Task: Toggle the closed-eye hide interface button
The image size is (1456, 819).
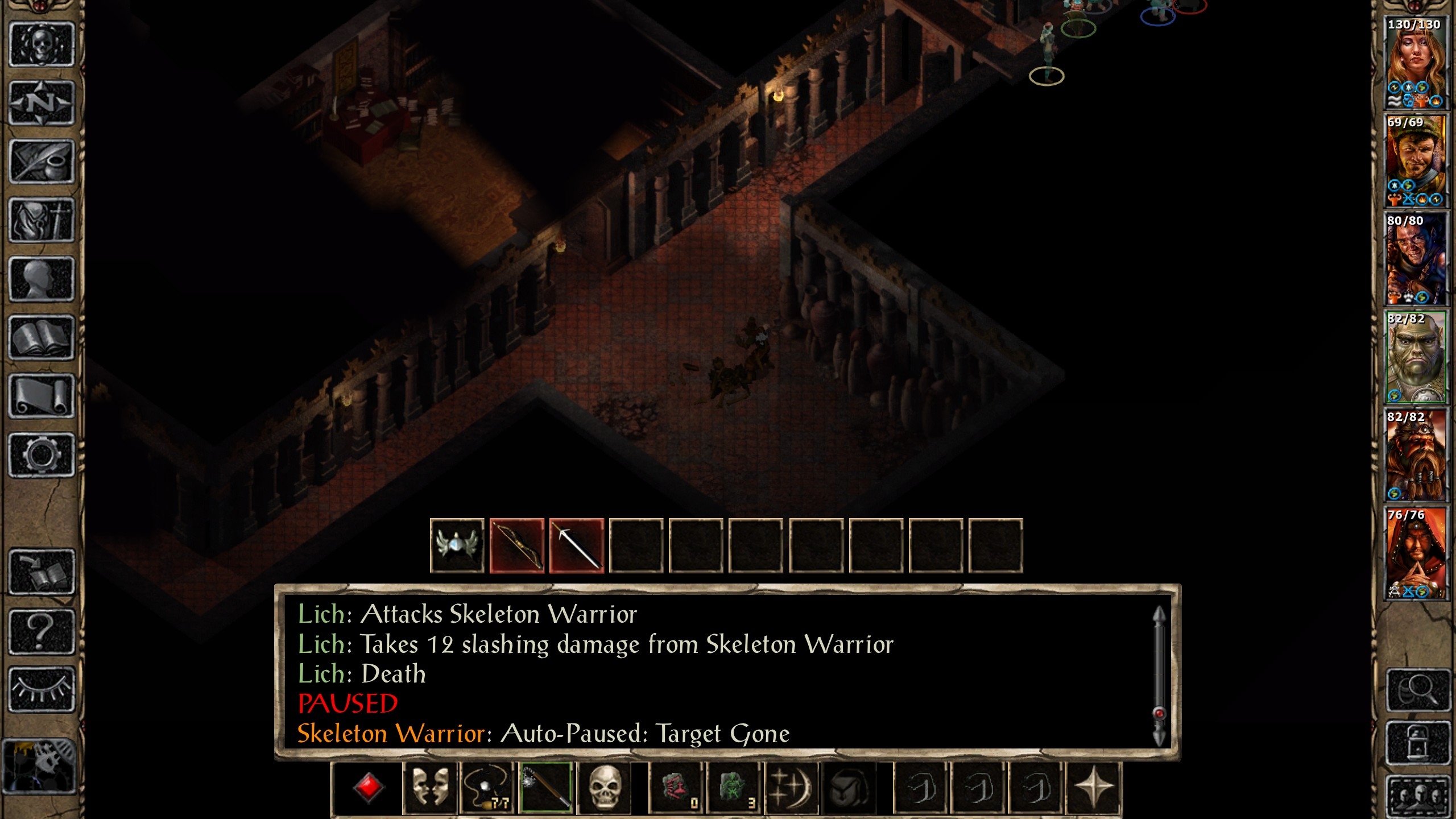Action: pyautogui.click(x=42, y=689)
